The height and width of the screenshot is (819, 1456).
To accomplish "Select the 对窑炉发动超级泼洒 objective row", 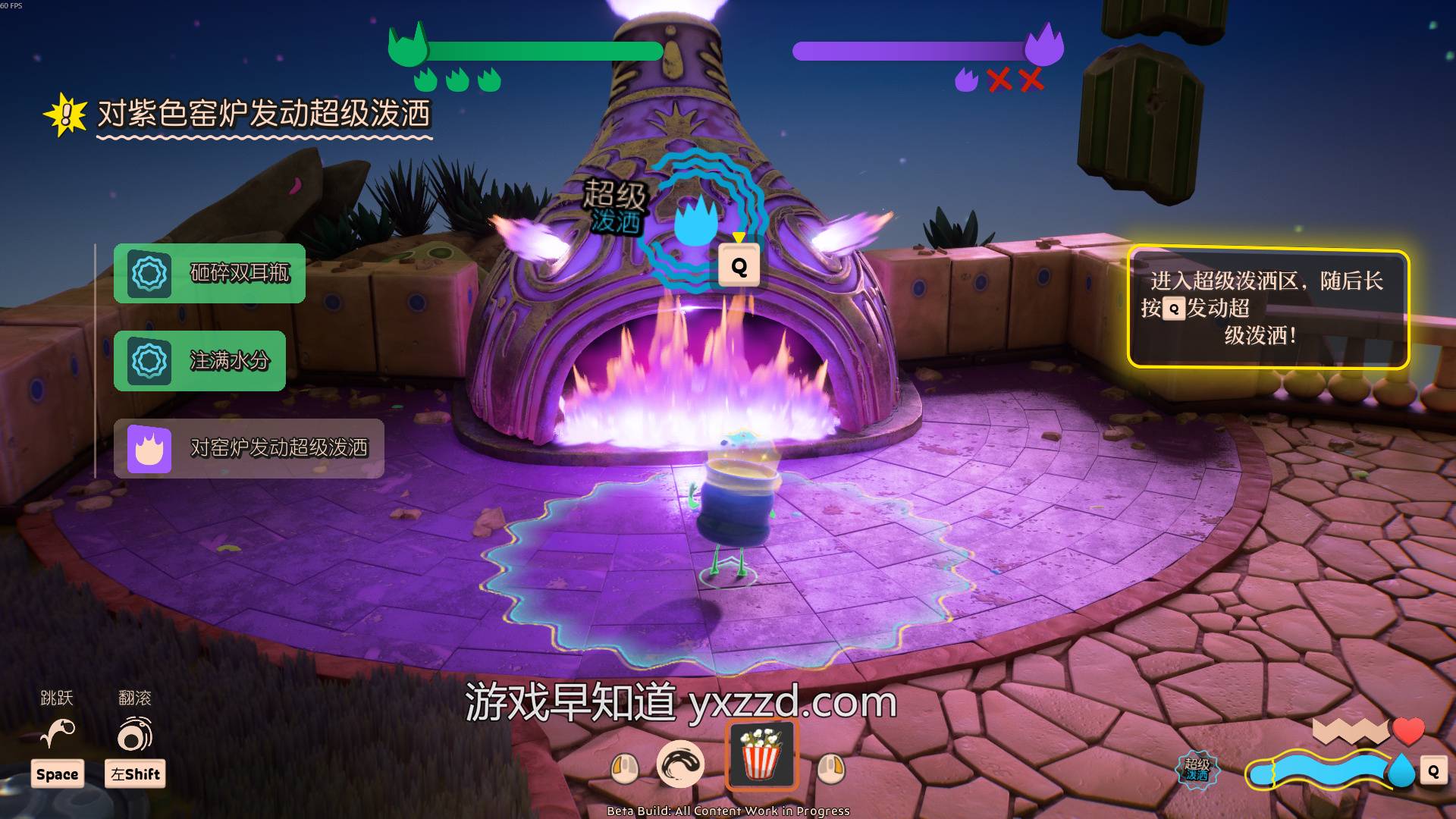I will pyautogui.click(x=249, y=448).
